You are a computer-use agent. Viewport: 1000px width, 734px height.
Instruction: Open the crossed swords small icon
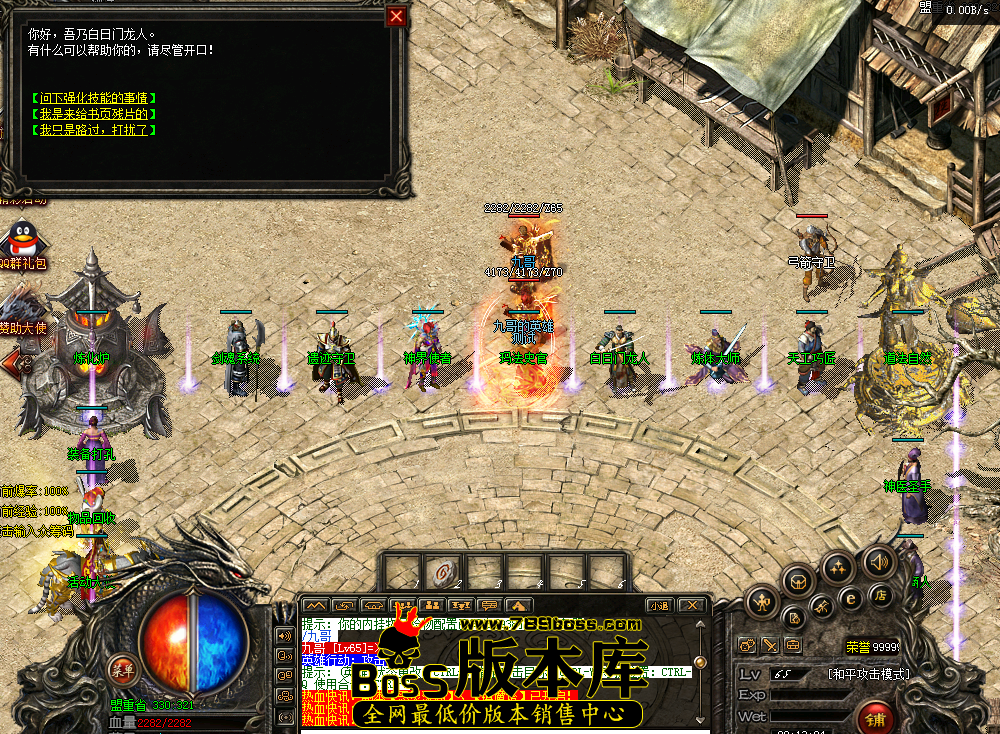pyautogui.click(x=770, y=645)
